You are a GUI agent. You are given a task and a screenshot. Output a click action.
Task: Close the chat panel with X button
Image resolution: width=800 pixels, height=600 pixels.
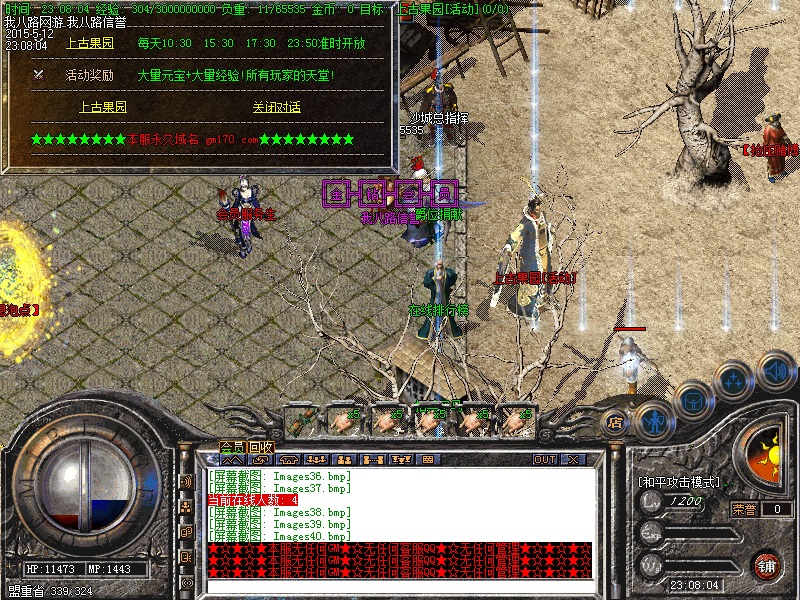pyautogui.click(x=574, y=460)
